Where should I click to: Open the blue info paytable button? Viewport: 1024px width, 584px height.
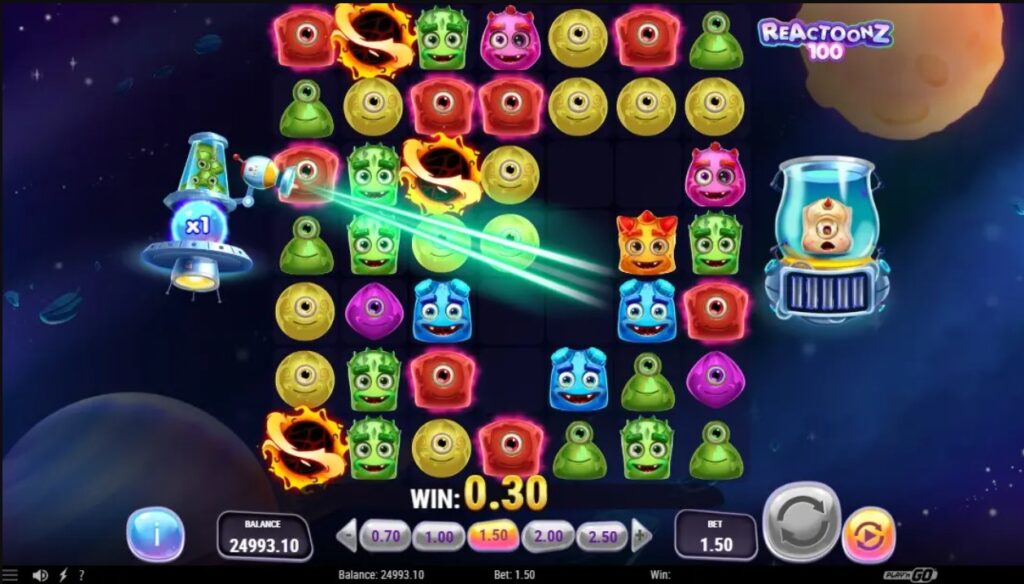[155, 534]
